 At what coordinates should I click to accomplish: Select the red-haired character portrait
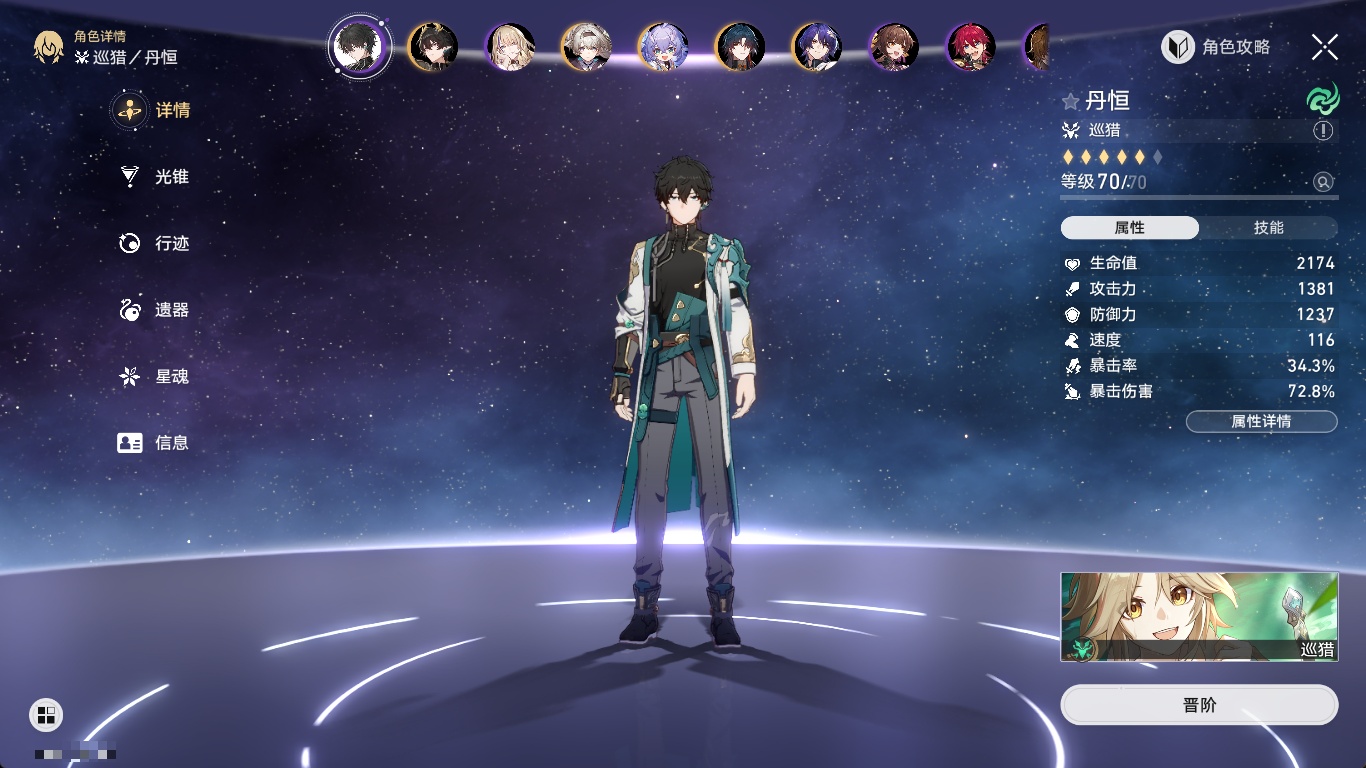tap(970, 47)
